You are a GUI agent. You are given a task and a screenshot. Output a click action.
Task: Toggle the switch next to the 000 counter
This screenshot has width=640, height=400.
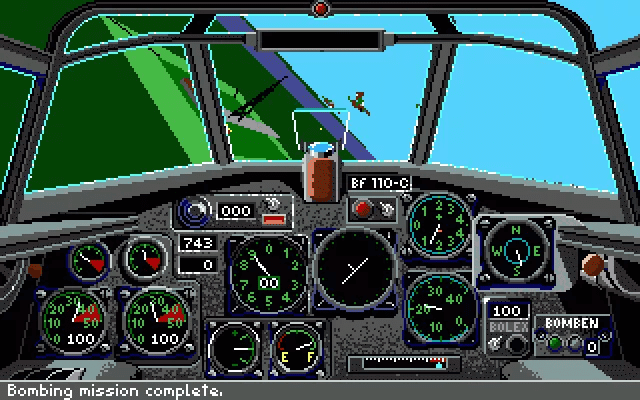click(270, 207)
